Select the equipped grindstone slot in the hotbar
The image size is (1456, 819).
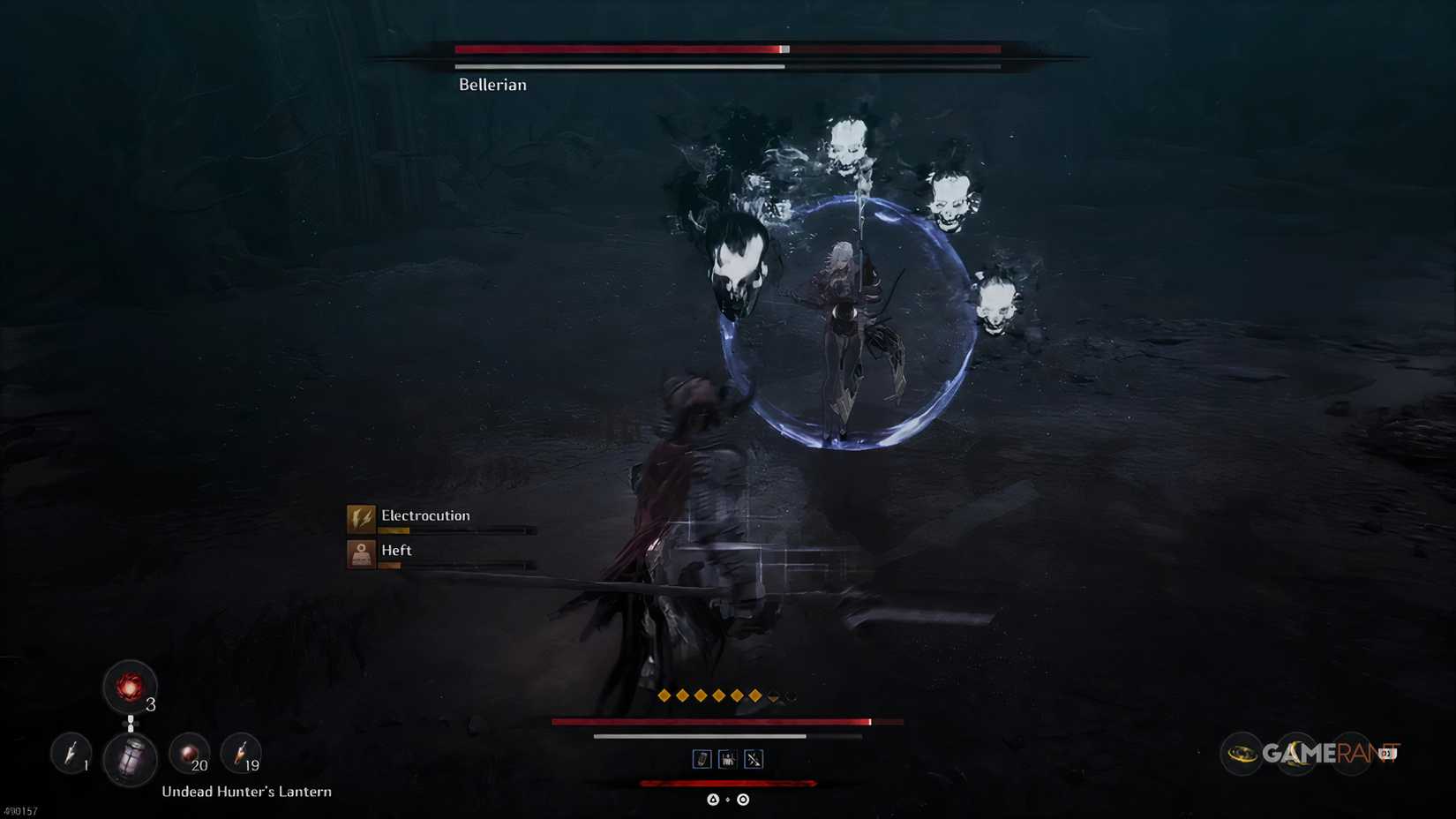tap(702, 759)
